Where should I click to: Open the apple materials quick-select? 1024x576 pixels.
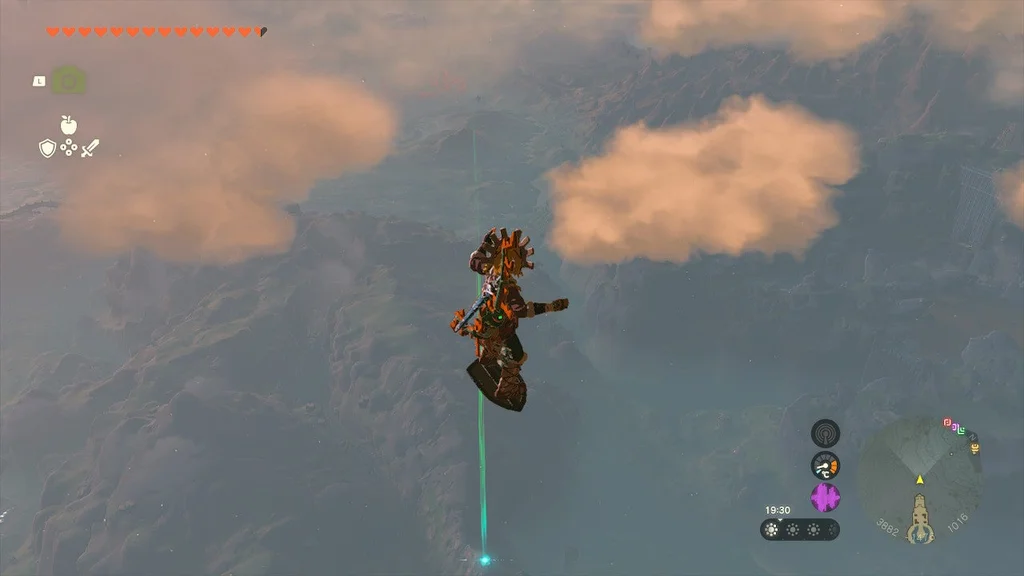(x=69, y=125)
